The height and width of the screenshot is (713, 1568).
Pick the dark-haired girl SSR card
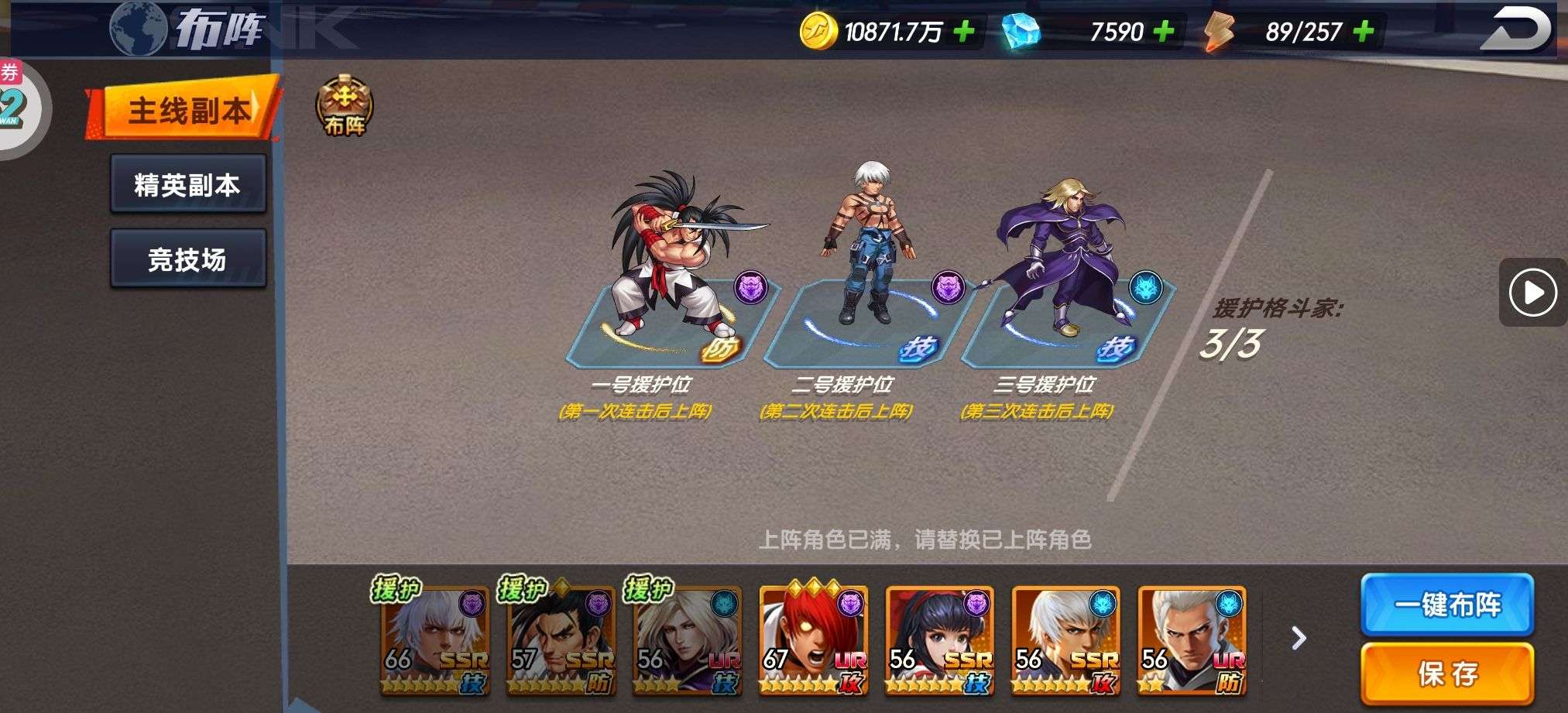pyautogui.click(x=938, y=641)
